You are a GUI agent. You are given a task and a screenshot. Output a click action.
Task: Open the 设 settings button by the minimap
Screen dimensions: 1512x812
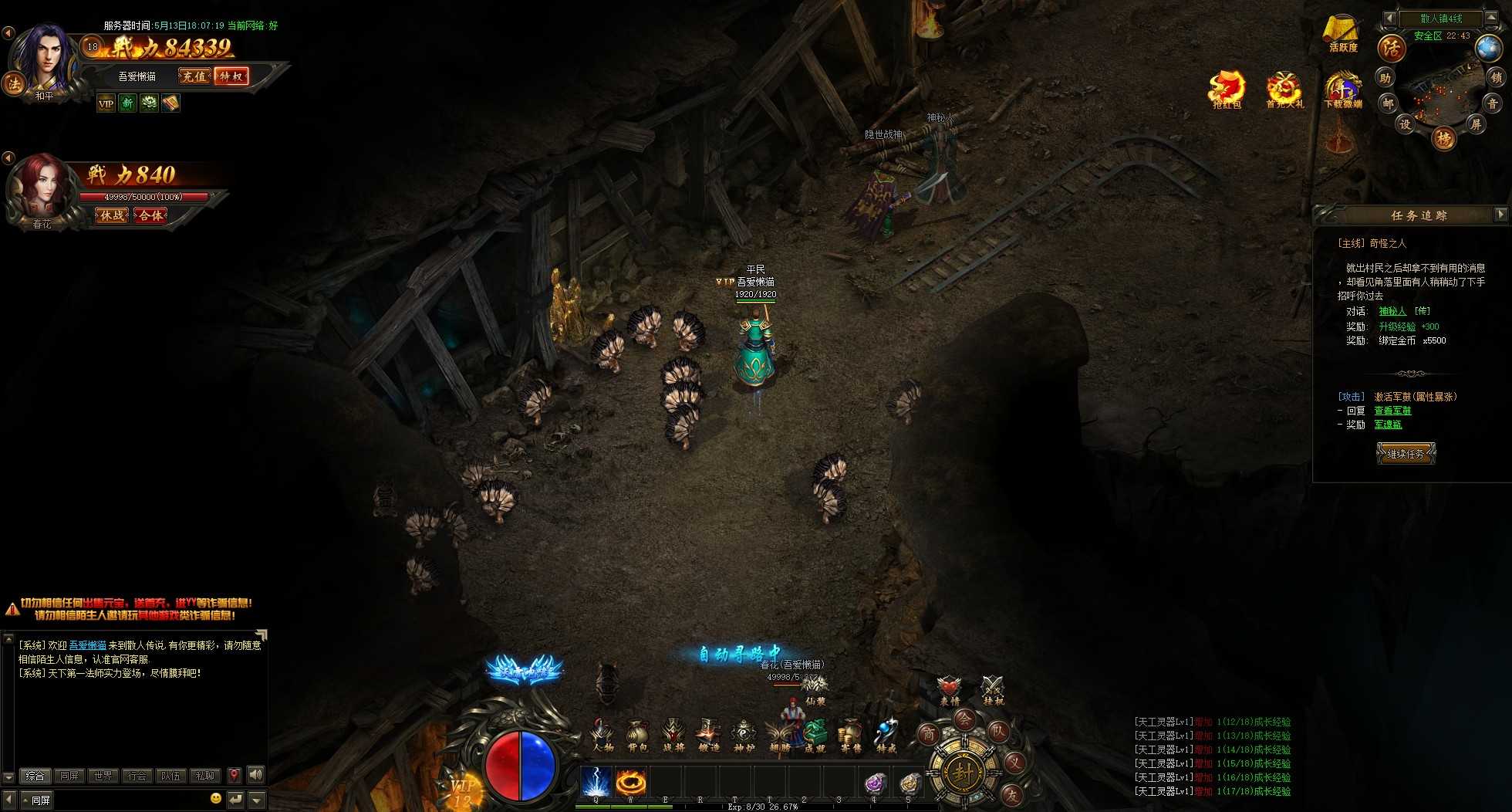pyautogui.click(x=1406, y=124)
